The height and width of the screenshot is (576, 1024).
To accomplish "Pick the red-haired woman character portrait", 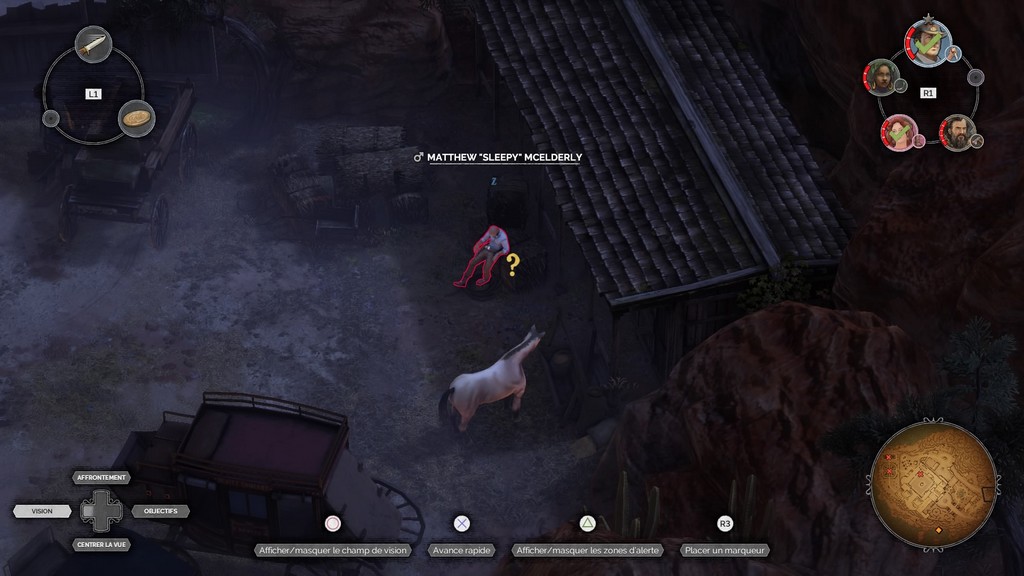I will click(898, 132).
